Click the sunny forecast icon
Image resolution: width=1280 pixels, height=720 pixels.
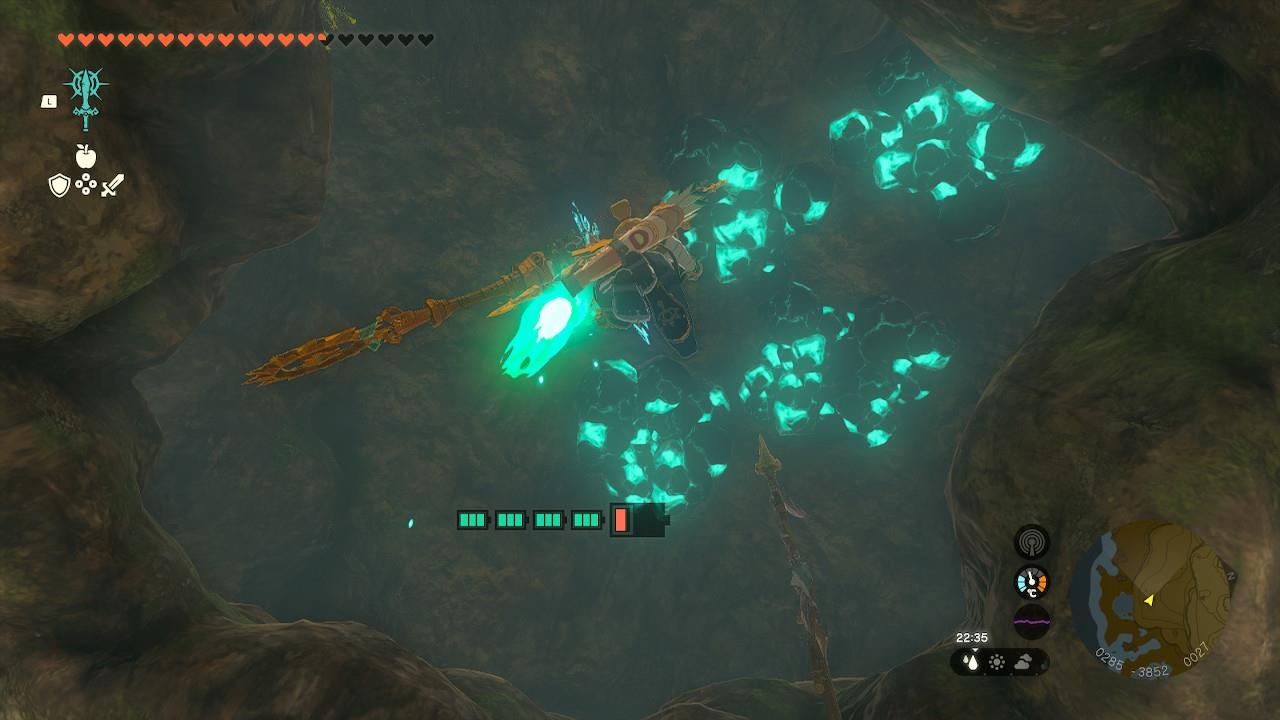pyautogui.click(x=997, y=661)
